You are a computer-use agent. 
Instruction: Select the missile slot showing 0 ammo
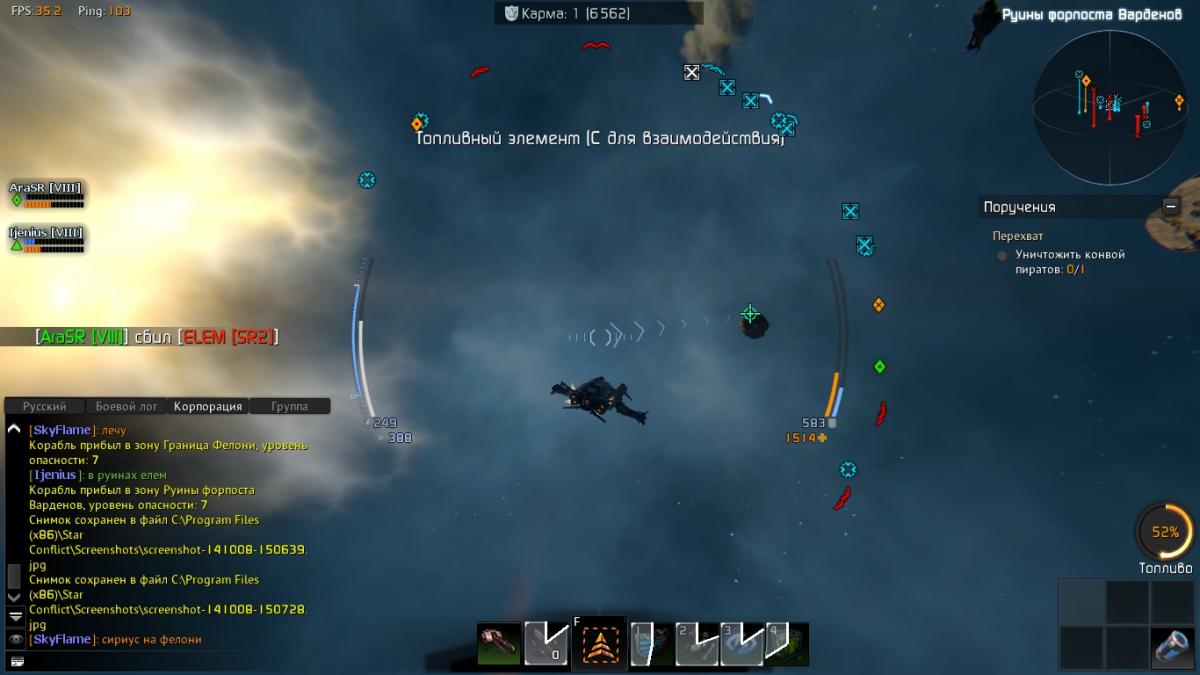pyautogui.click(x=547, y=643)
